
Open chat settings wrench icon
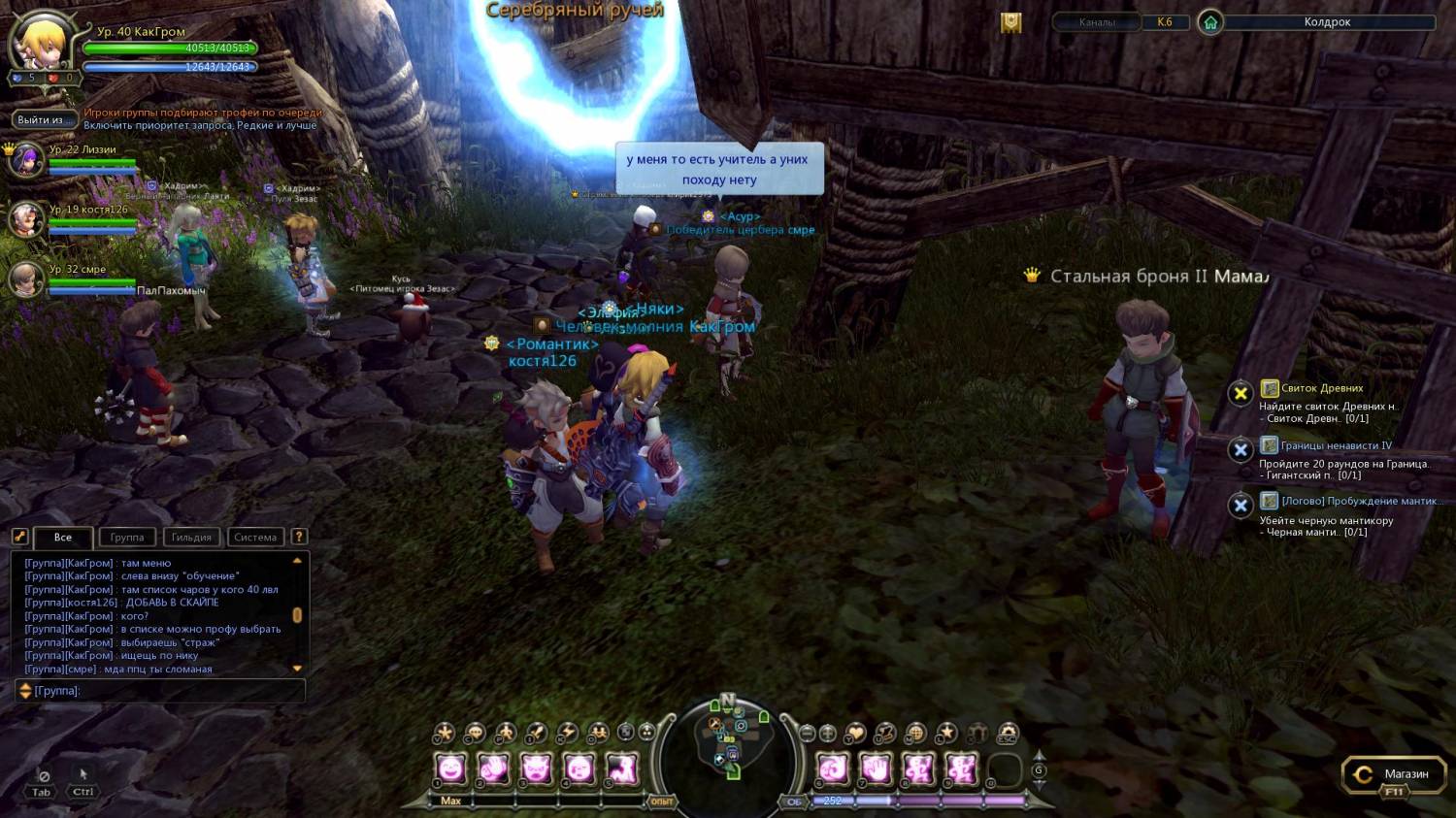pyautogui.click(x=19, y=536)
